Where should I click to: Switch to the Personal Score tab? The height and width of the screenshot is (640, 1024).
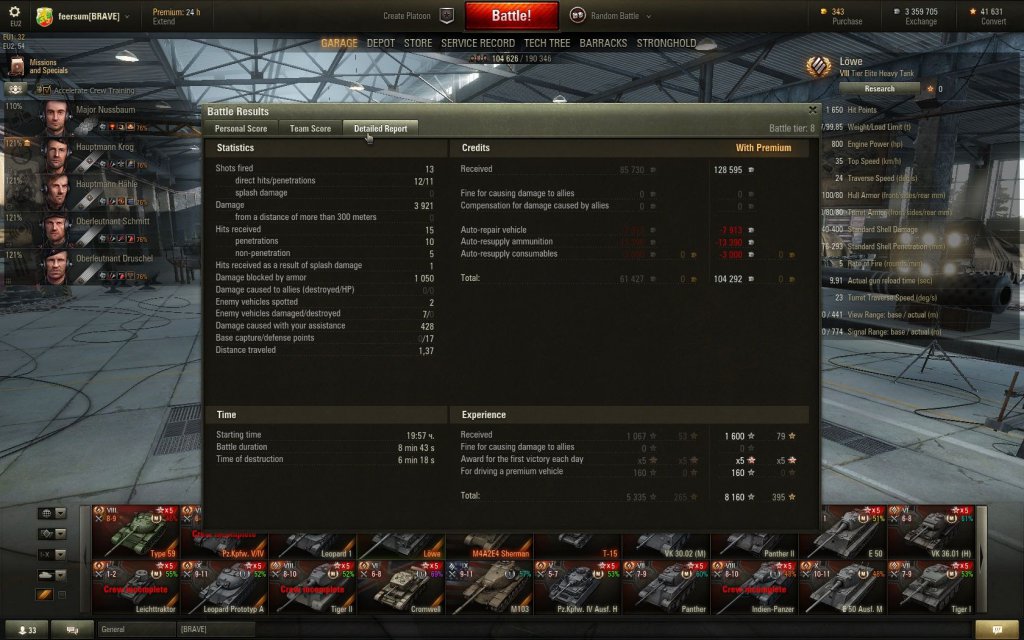241,128
